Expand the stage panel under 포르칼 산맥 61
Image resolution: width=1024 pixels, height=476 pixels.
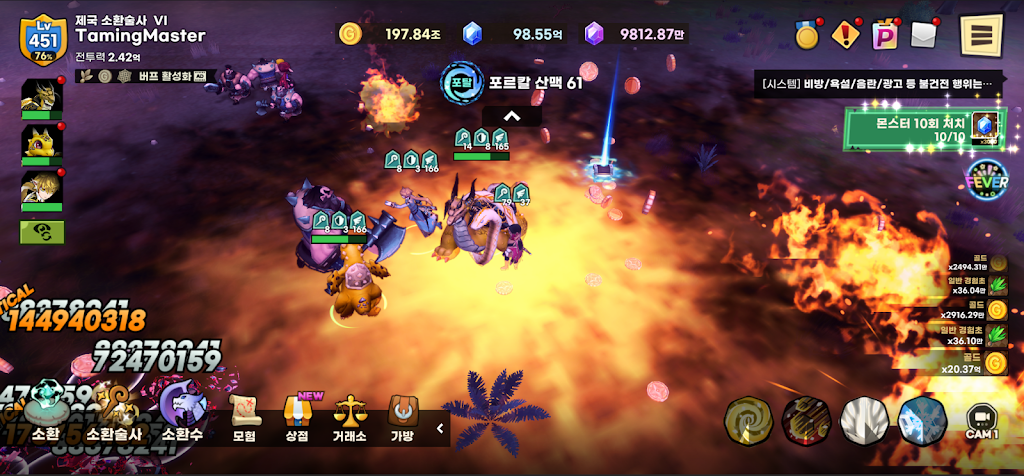512,116
